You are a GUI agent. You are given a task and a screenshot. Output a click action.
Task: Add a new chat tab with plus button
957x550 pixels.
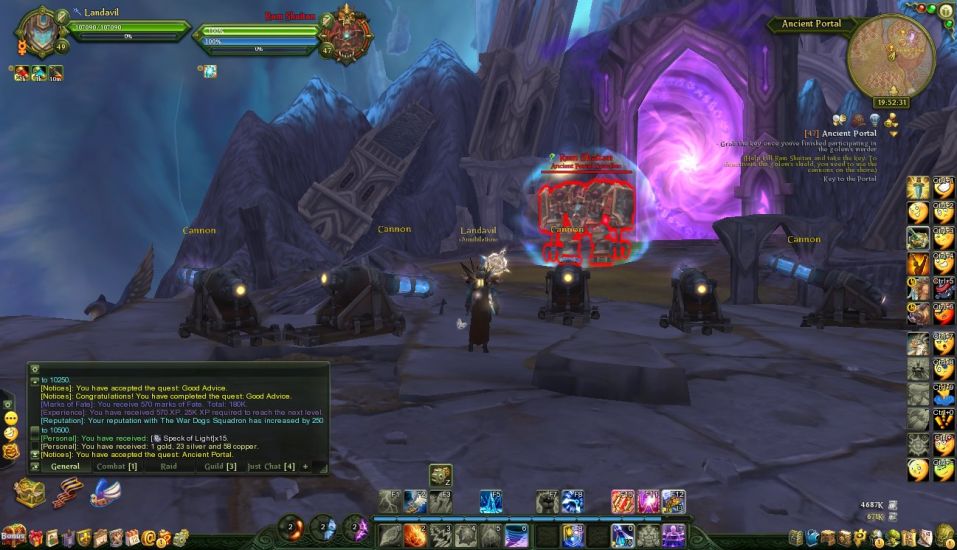306,466
